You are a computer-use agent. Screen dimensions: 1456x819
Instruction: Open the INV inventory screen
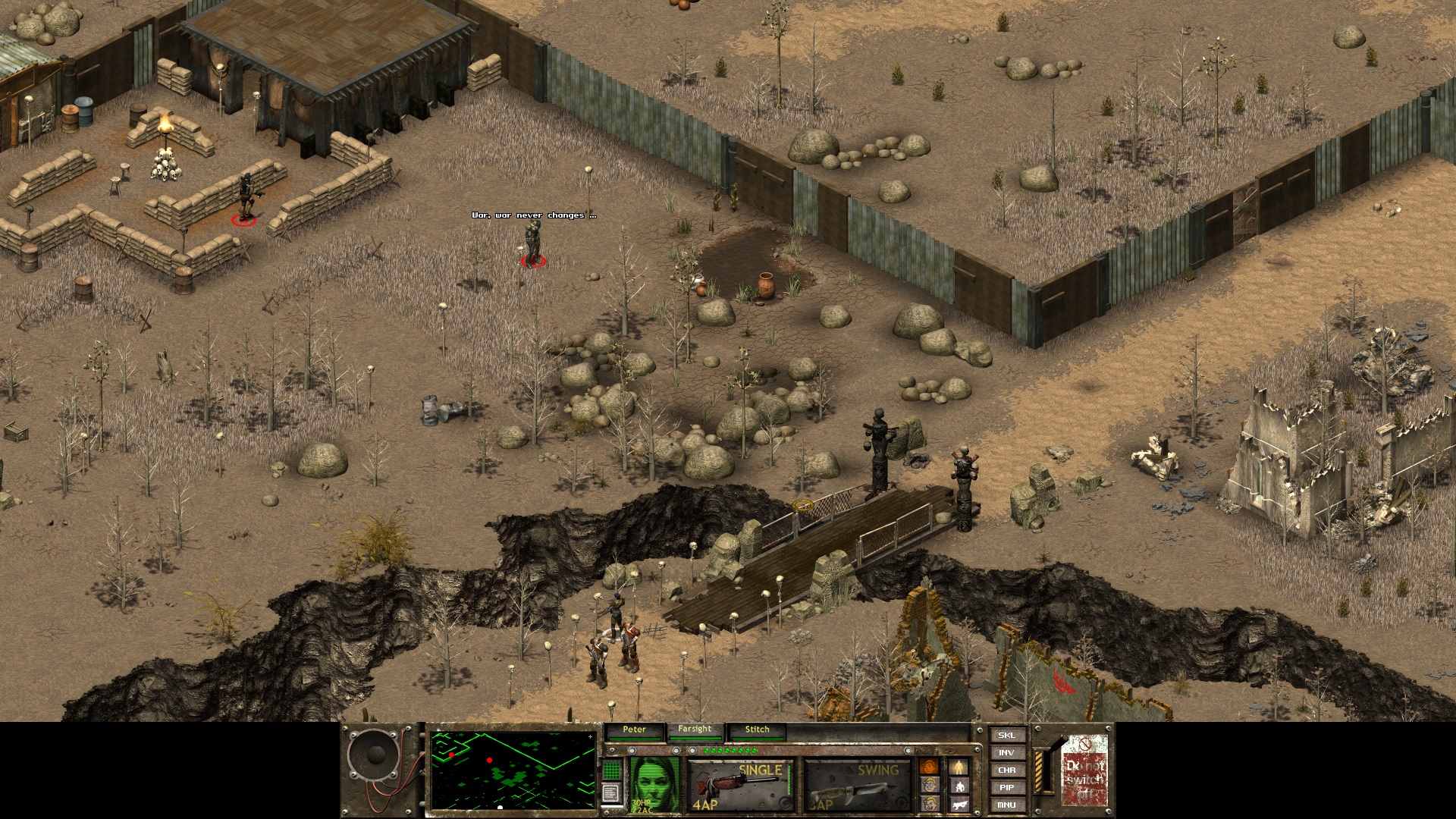pyautogui.click(x=1006, y=752)
